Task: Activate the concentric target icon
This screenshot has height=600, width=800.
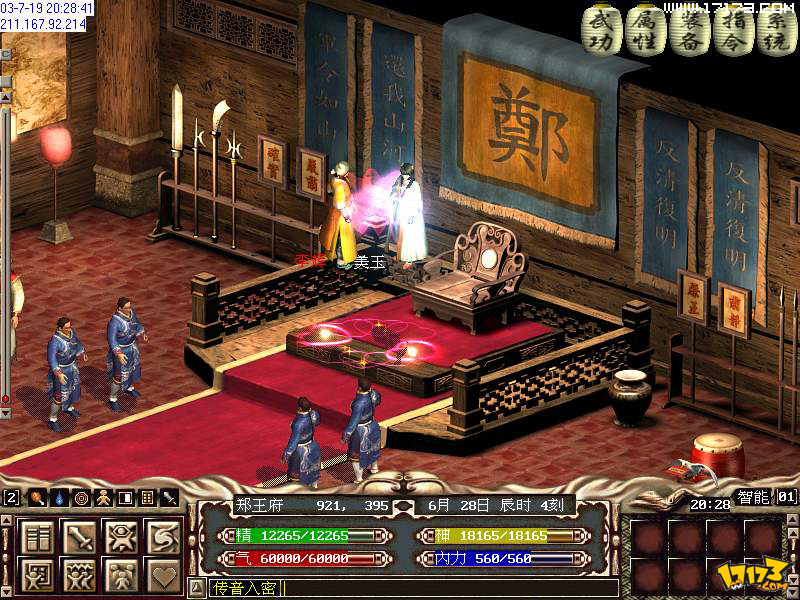Action: pyautogui.click(x=81, y=497)
